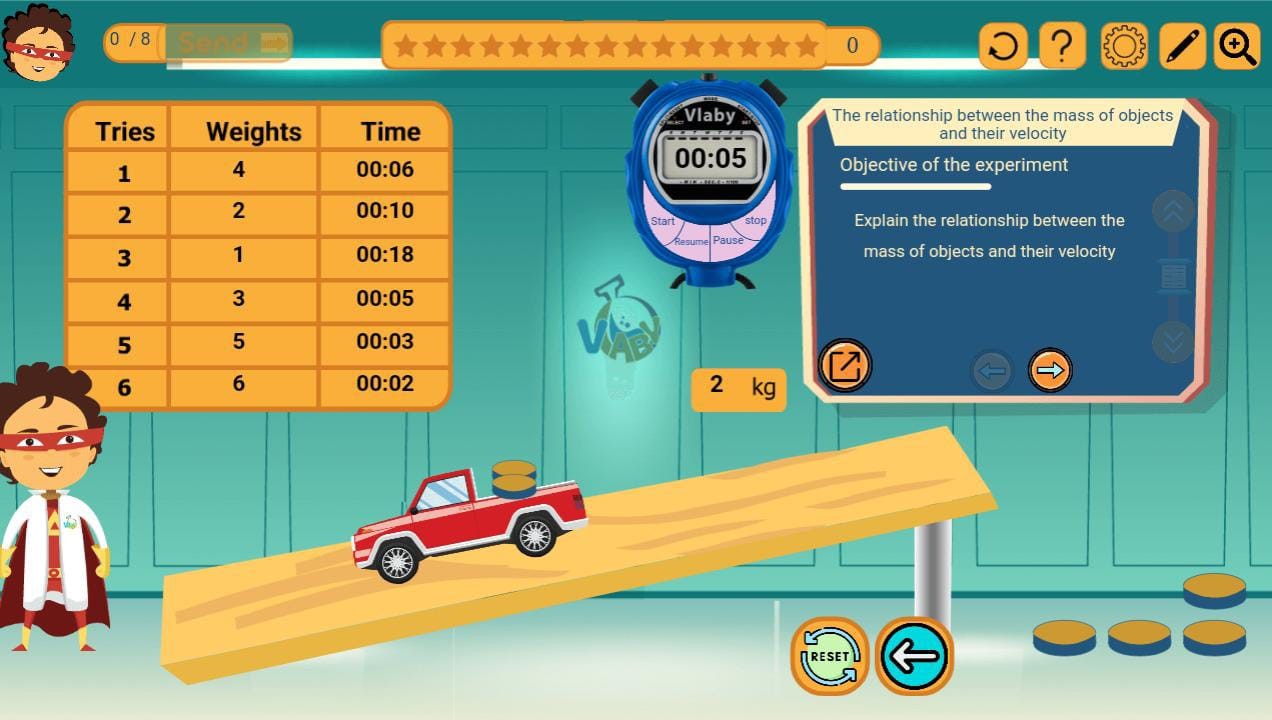The height and width of the screenshot is (720, 1272).
Task: Pause the stopwatch
Action: pos(728,240)
